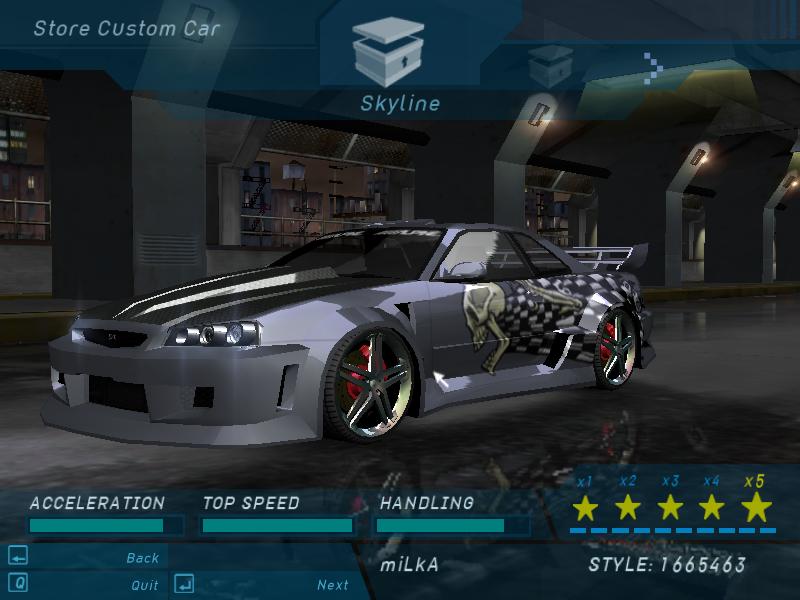The height and width of the screenshot is (600, 800).
Task: Continue with the Next button
Action: pyautogui.click(x=333, y=585)
